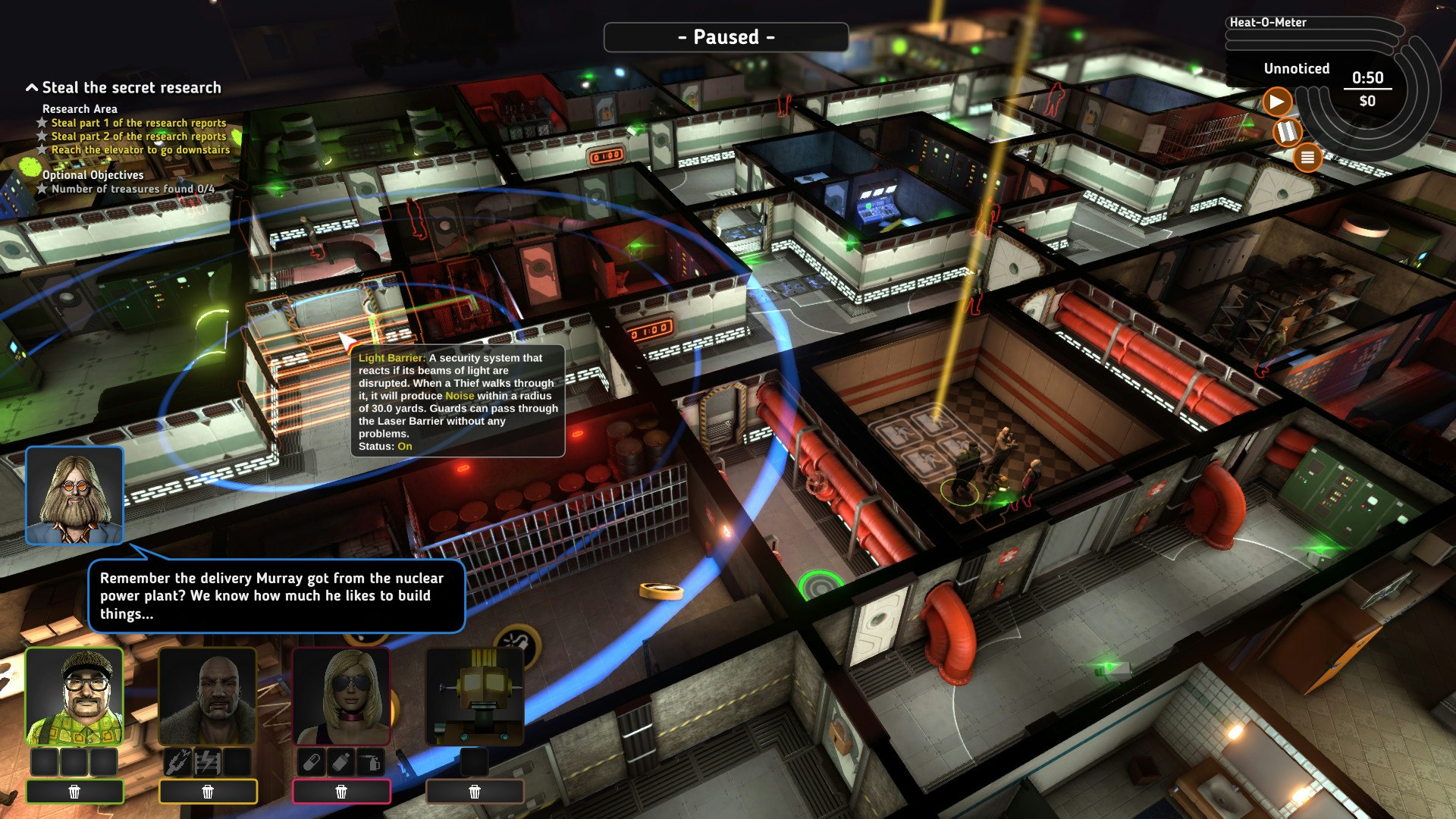Expand the Research Area section
Screen dimensions: 1456x819
80,109
